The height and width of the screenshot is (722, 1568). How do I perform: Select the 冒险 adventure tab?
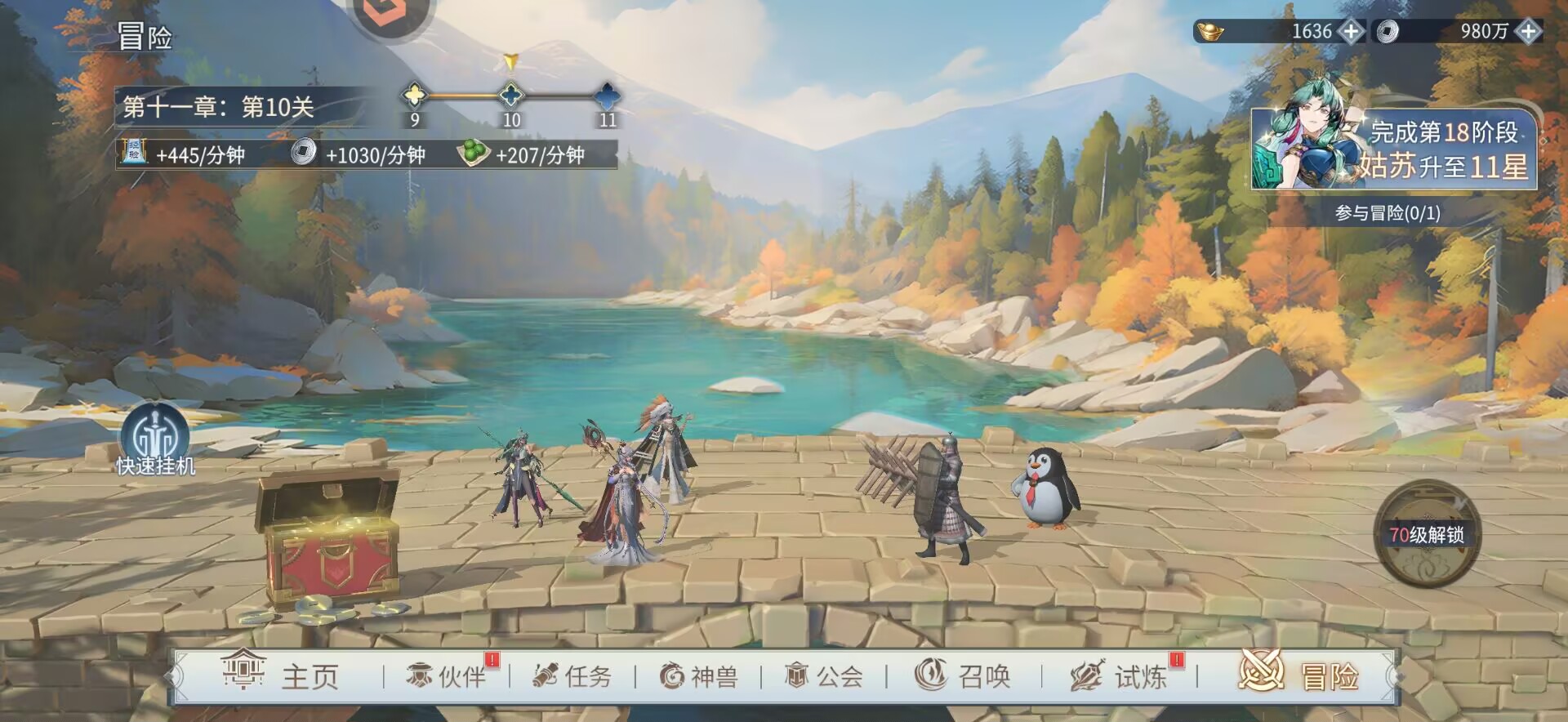point(1299,676)
